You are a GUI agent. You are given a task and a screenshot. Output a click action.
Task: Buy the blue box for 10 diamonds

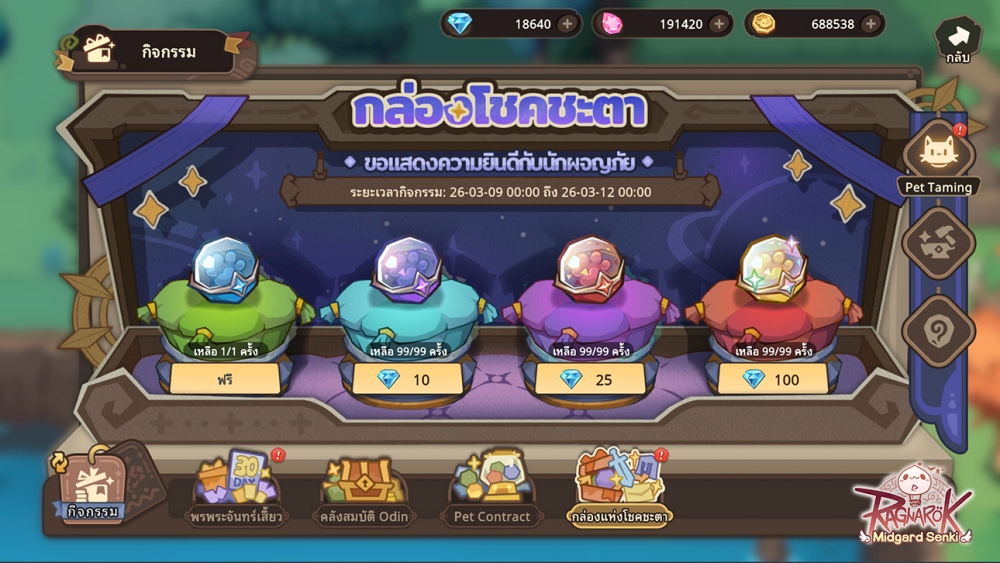coord(407,379)
